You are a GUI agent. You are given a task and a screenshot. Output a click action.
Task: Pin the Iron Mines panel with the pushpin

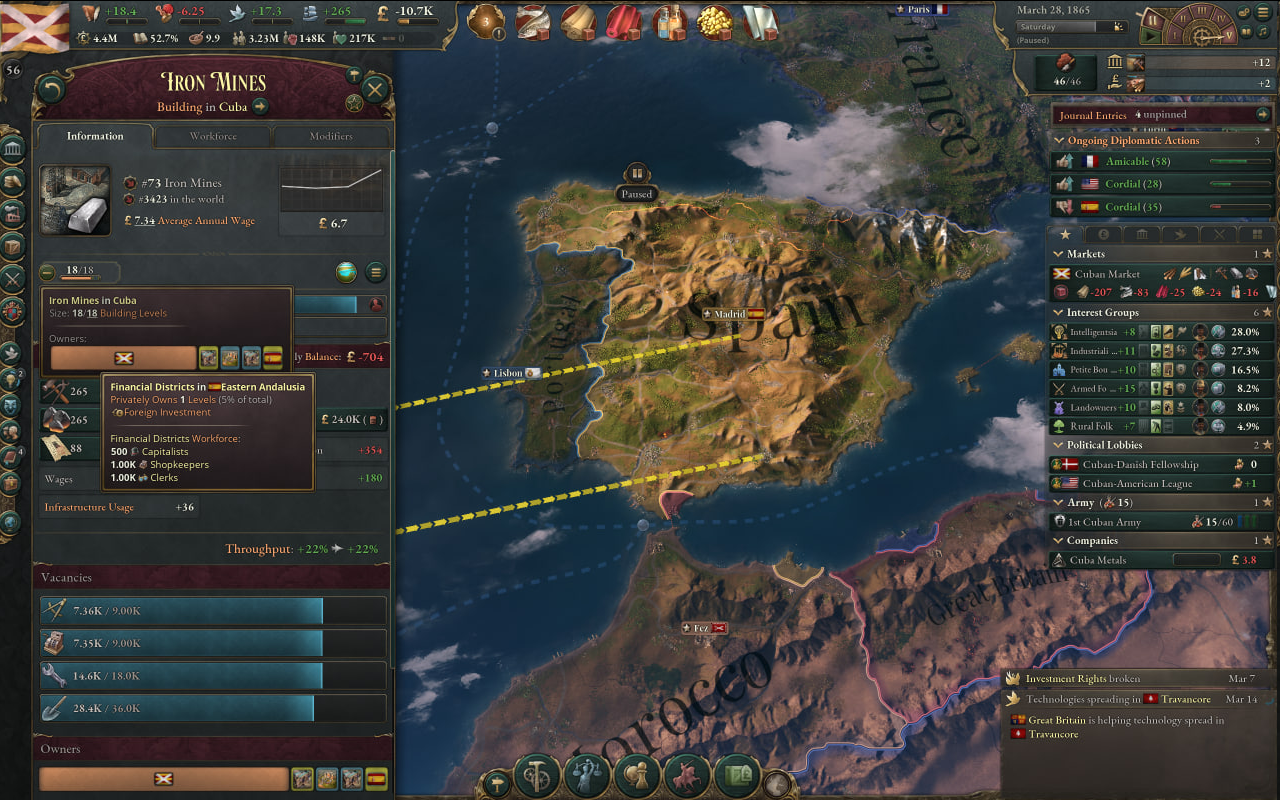coord(354,74)
